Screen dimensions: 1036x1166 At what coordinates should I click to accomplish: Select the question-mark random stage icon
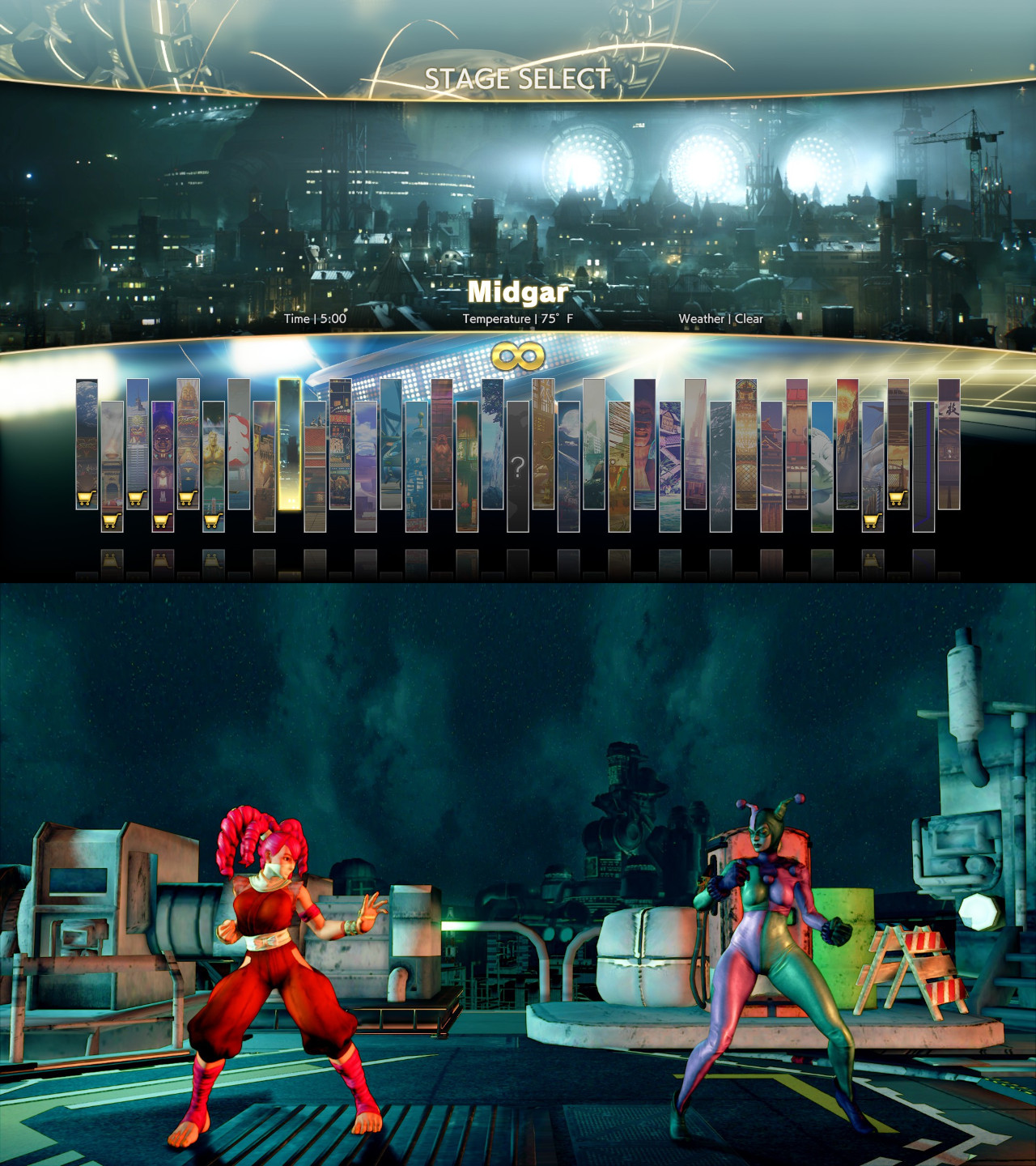pyautogui.click(x=518, y=465)
